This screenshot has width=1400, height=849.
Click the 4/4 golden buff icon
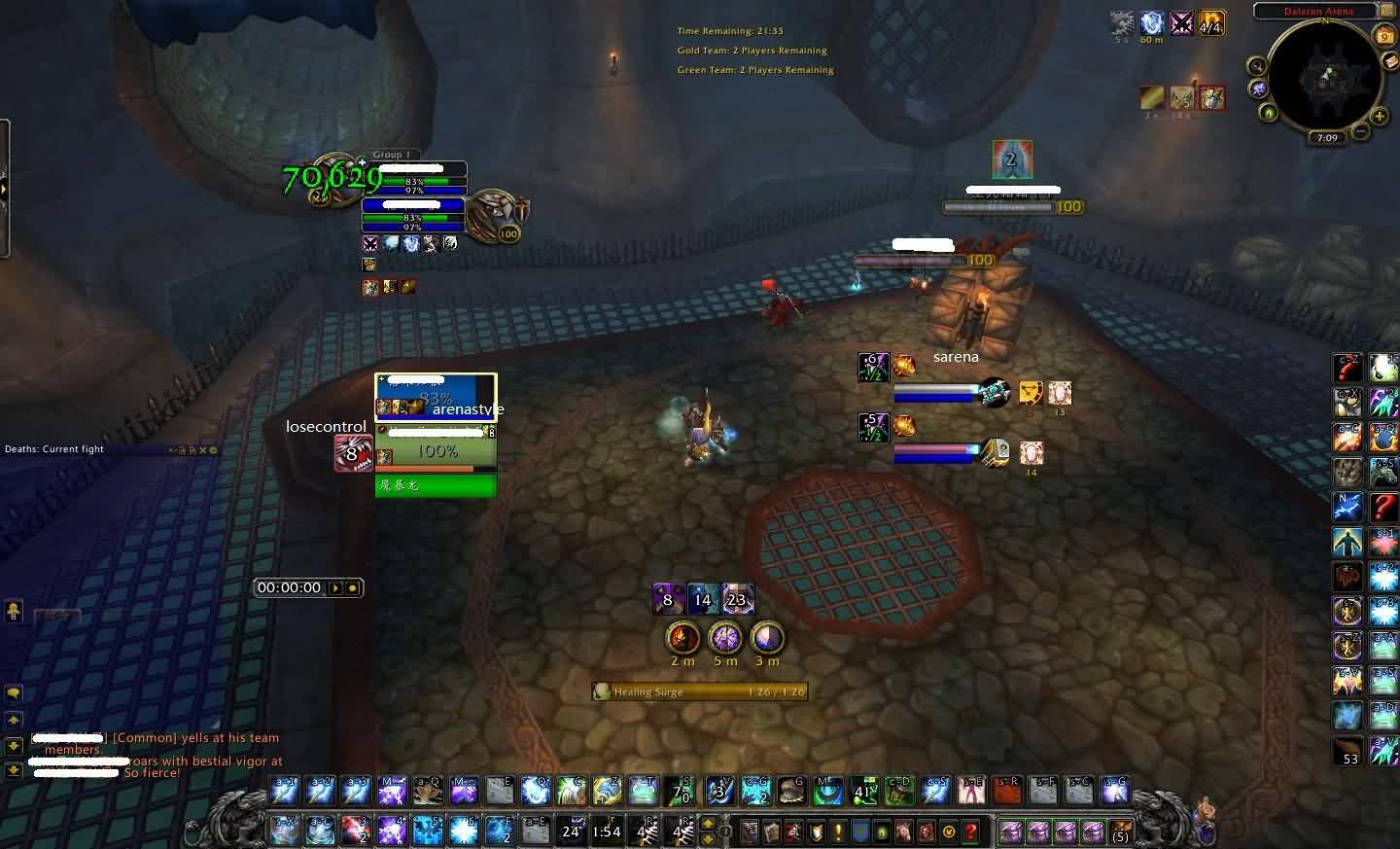pos(1210,23)
